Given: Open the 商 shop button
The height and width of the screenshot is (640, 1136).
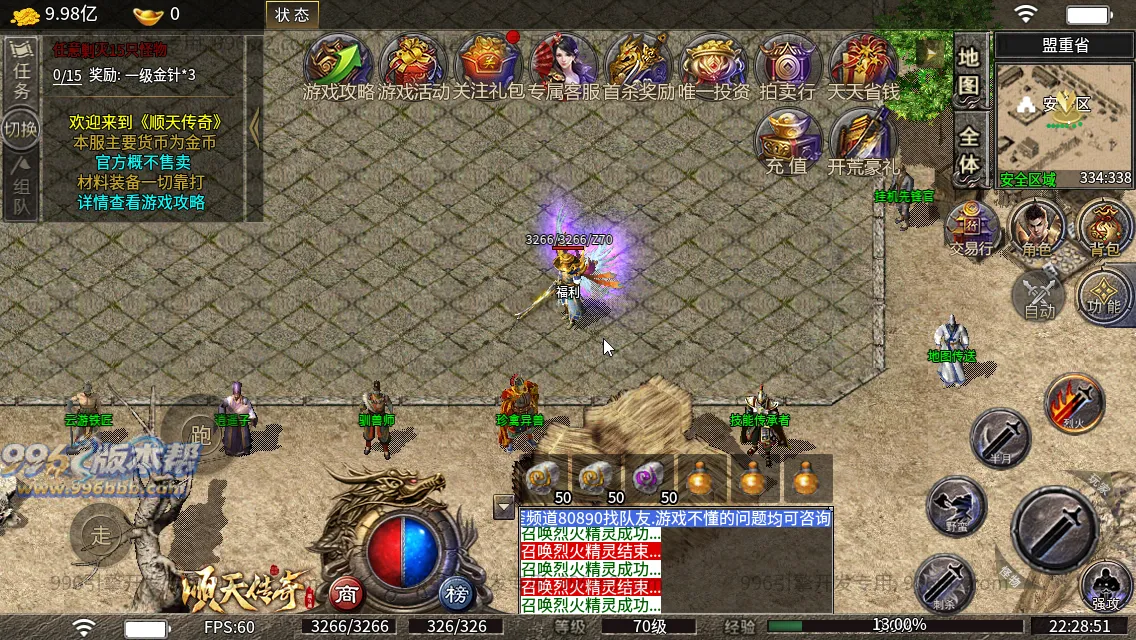Looking at the screenshot, I should 346,594.
